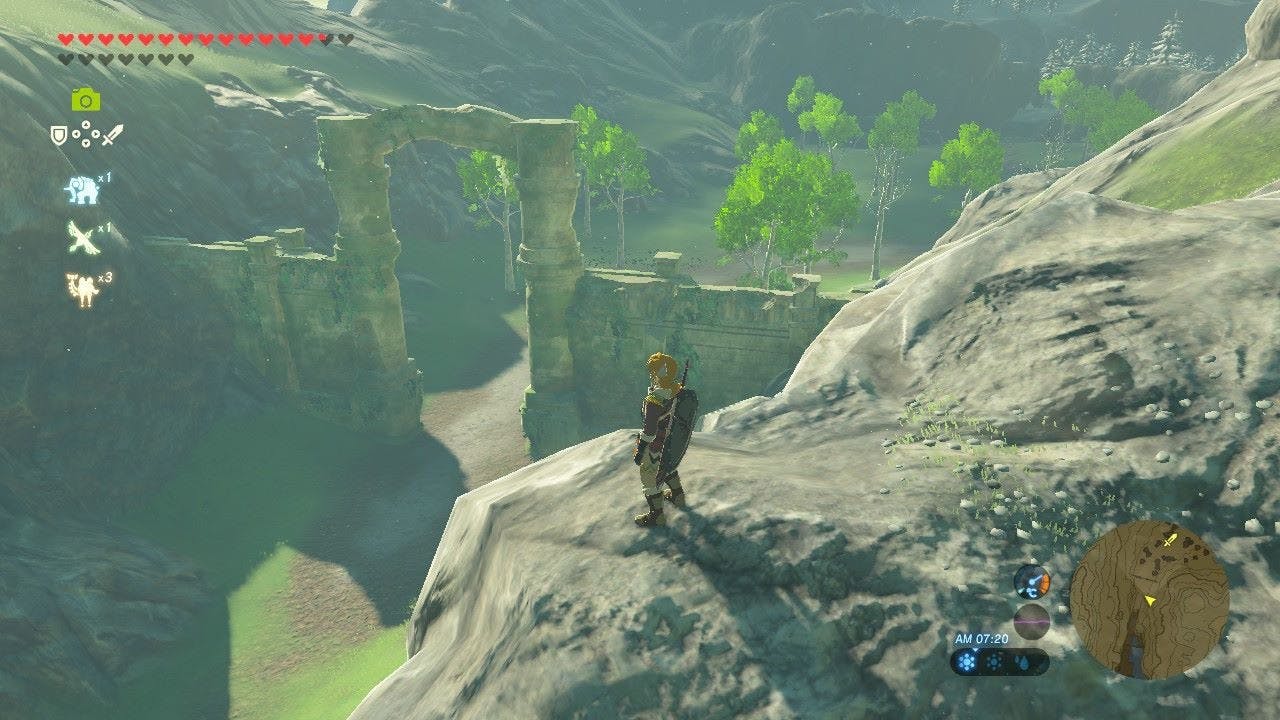Click the shield quick-select icon
This screenshot has height=720, width=1280.
[x=59, y=134]
